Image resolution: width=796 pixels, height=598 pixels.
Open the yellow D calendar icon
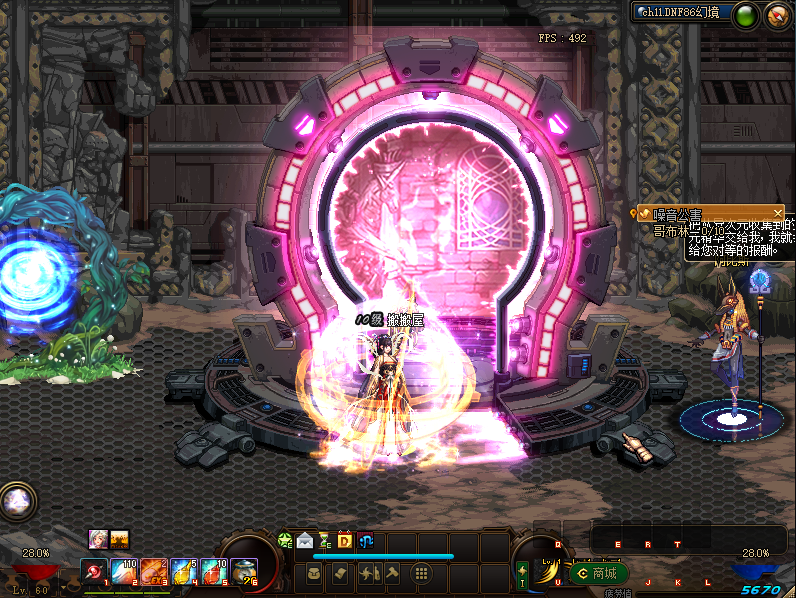pyautogui.click(x=344, y=541)
